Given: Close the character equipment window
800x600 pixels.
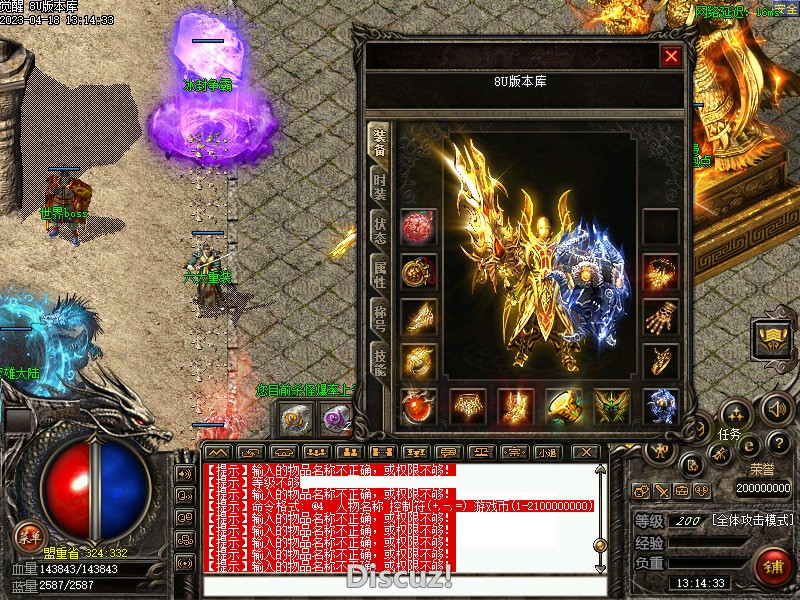Looking at the screenshot, I should (671, 57).
